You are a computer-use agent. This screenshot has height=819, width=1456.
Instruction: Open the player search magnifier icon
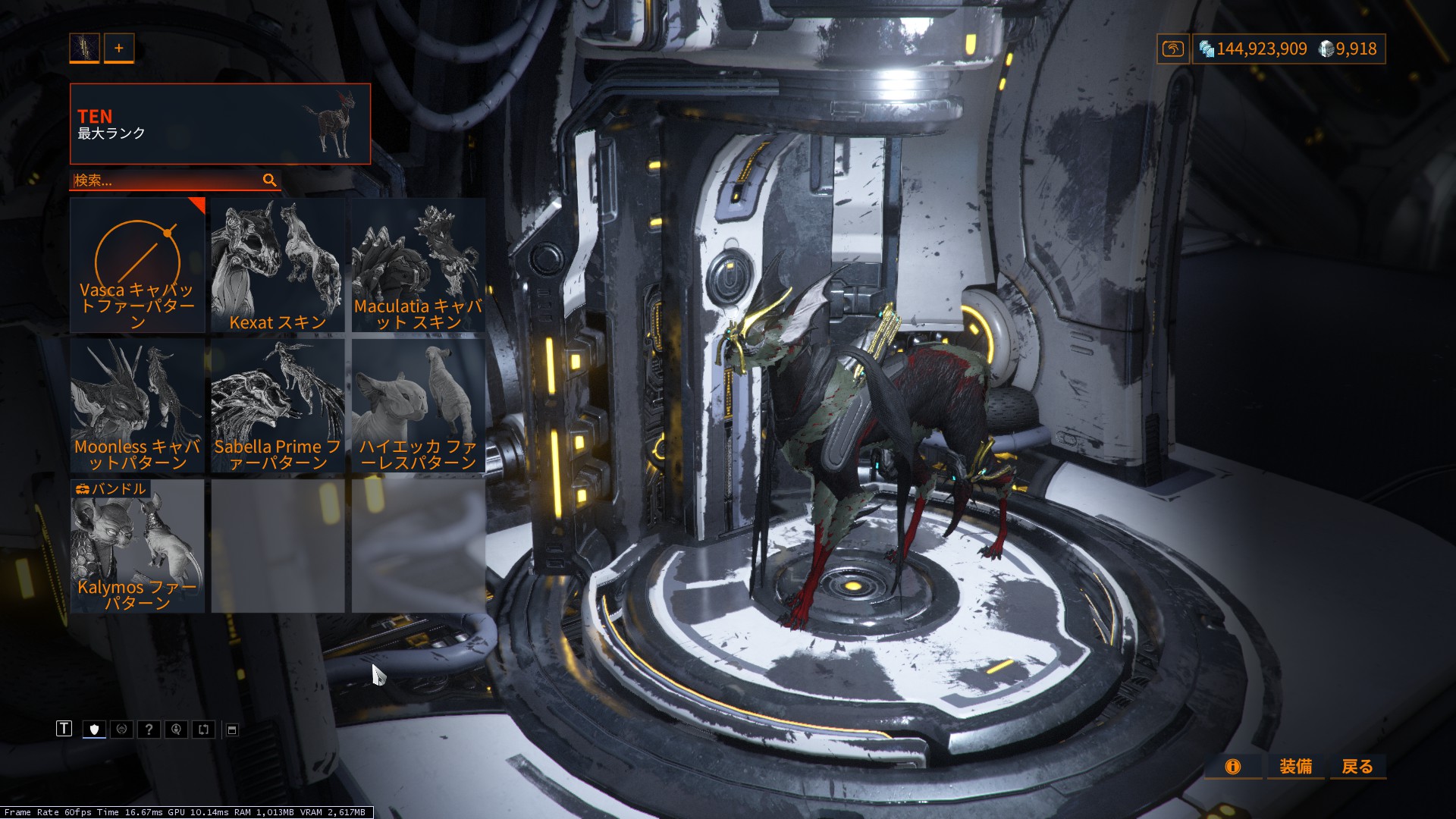point(176,730)
